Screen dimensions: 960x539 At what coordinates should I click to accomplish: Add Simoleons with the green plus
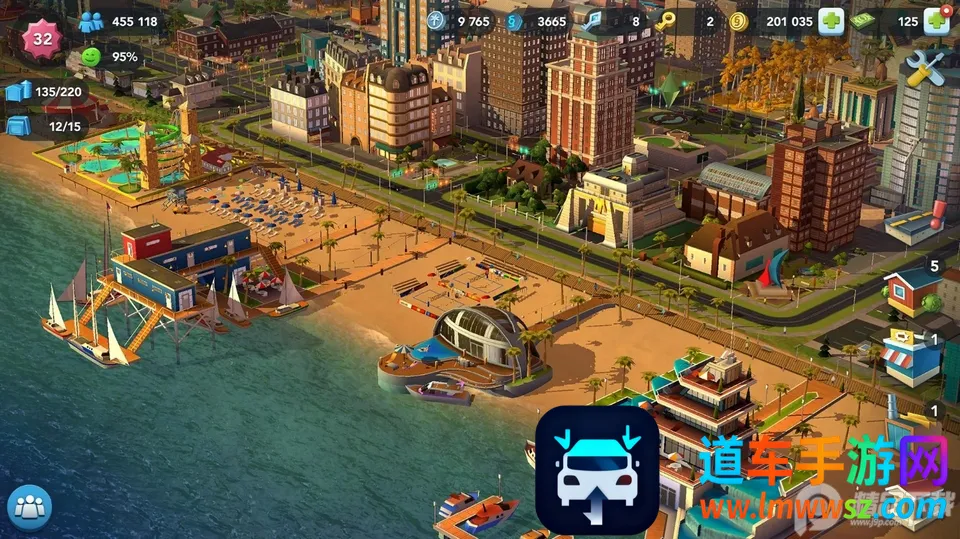(x=831, y=21)
